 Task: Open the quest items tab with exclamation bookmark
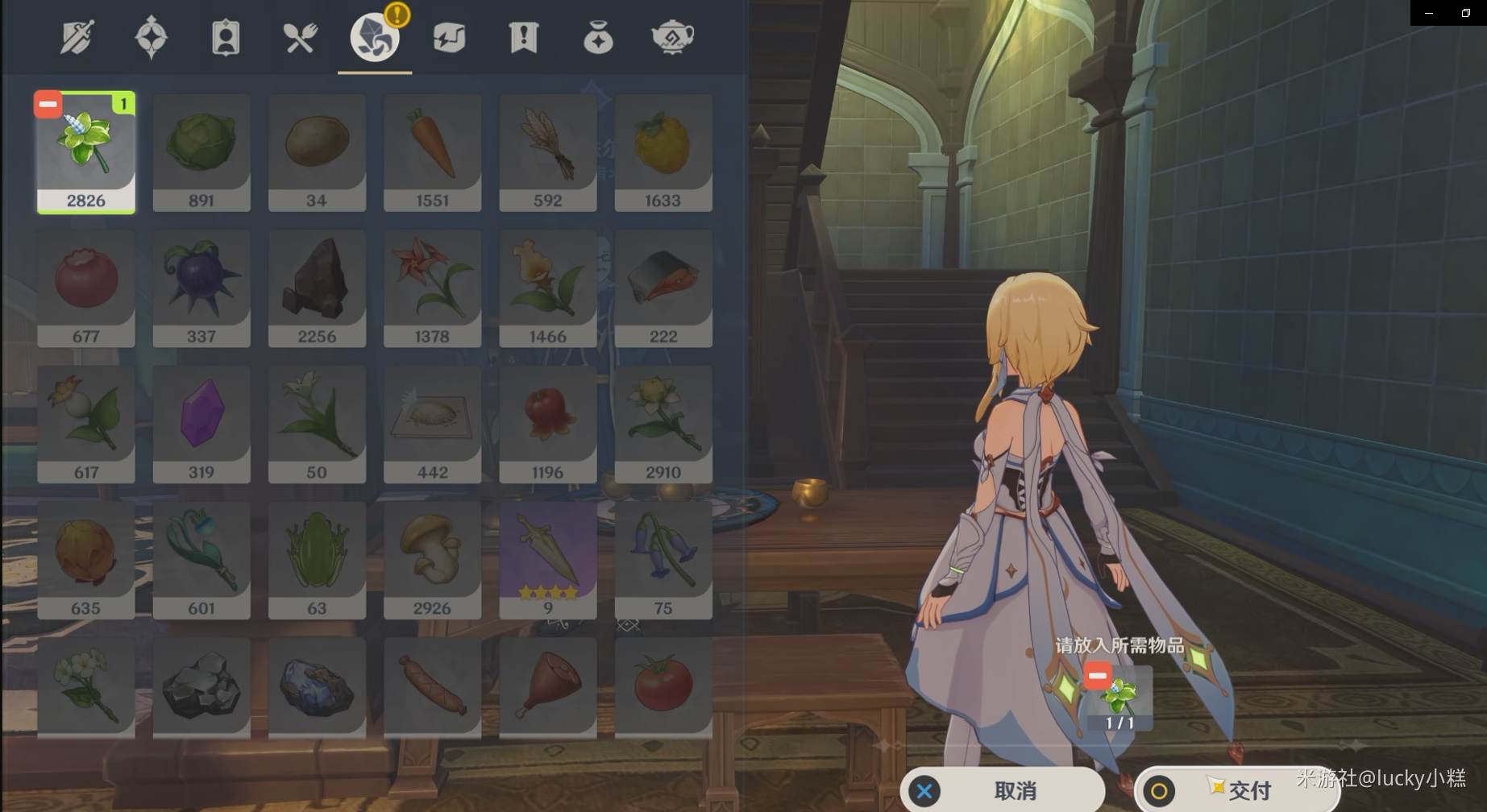pos(523,38)
